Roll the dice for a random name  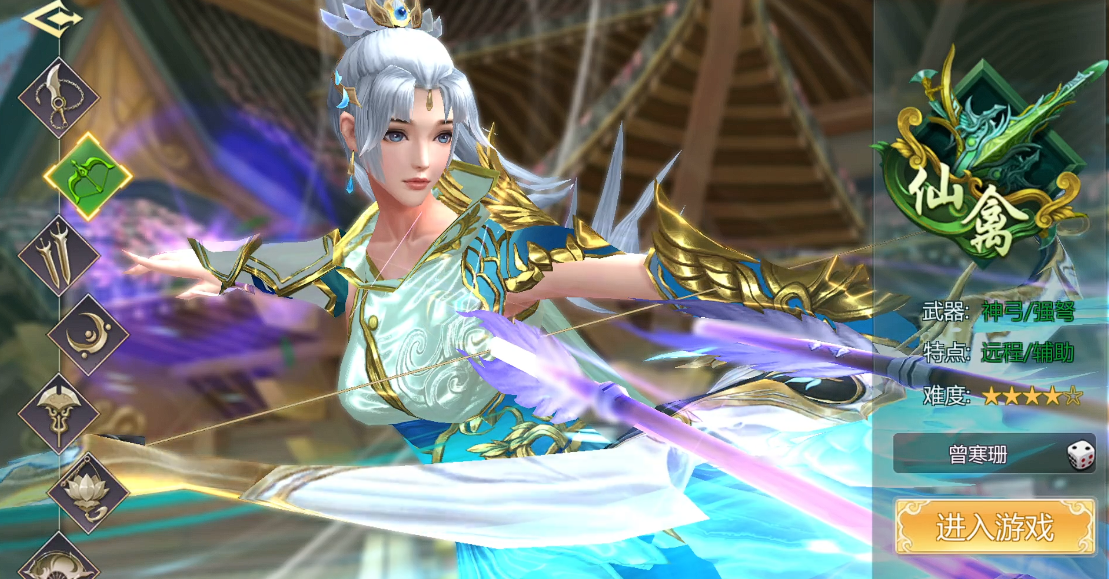(x=1079, y=456)
